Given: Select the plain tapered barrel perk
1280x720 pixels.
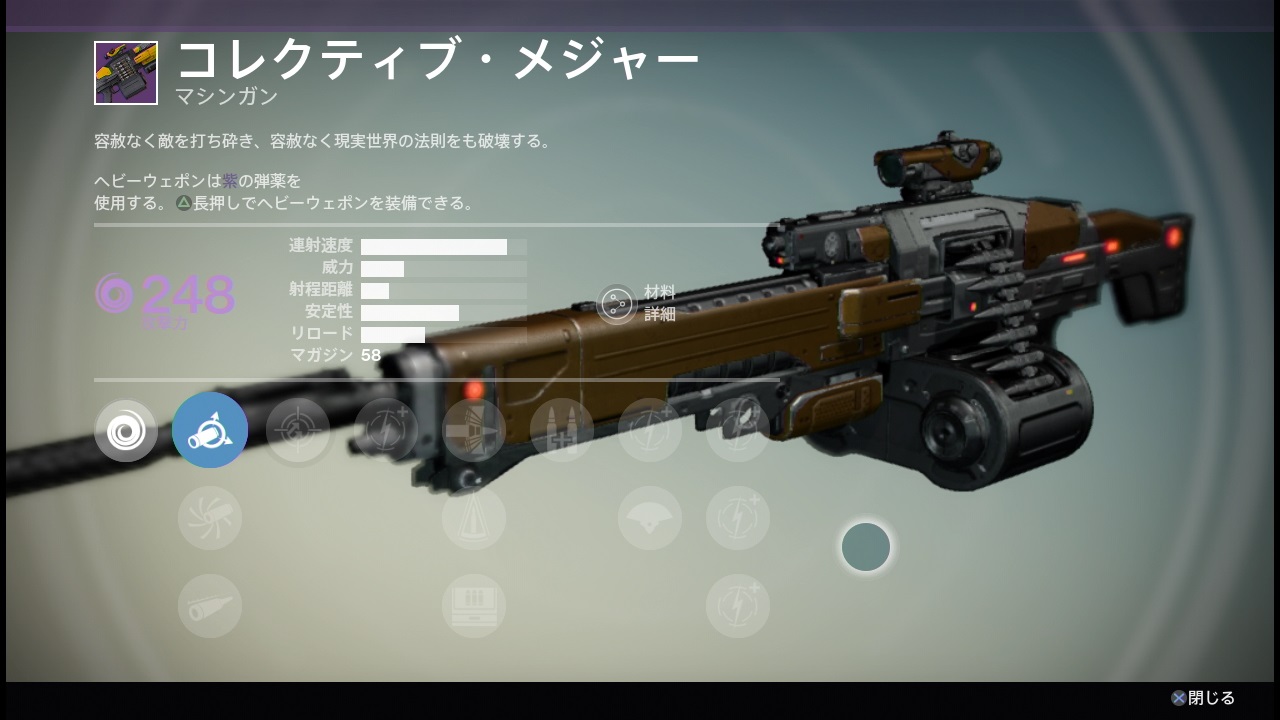Looking at the screenshot, I should (x=210, y=606).
